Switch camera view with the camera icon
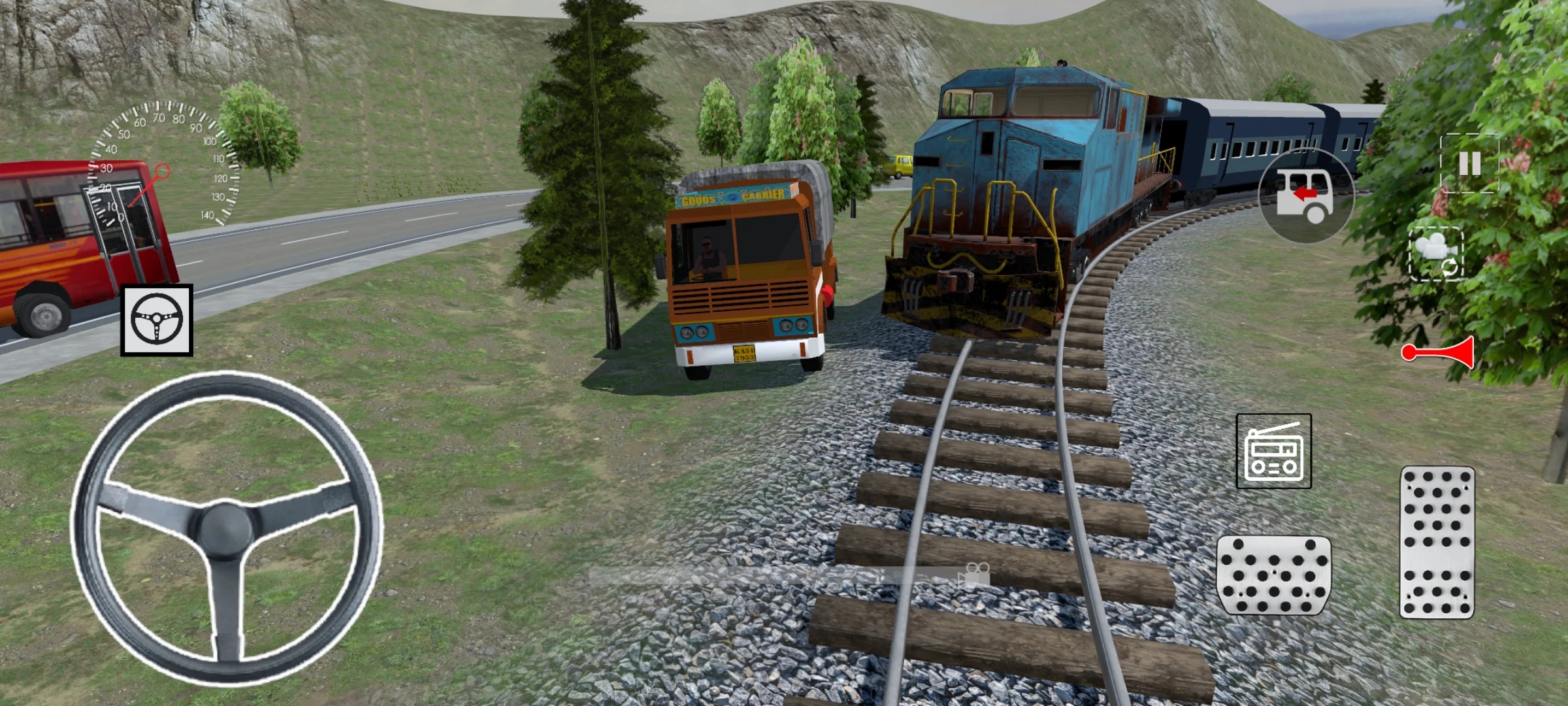The width and height of the screenshot is (1568, 706). (x=1435, y=254)
